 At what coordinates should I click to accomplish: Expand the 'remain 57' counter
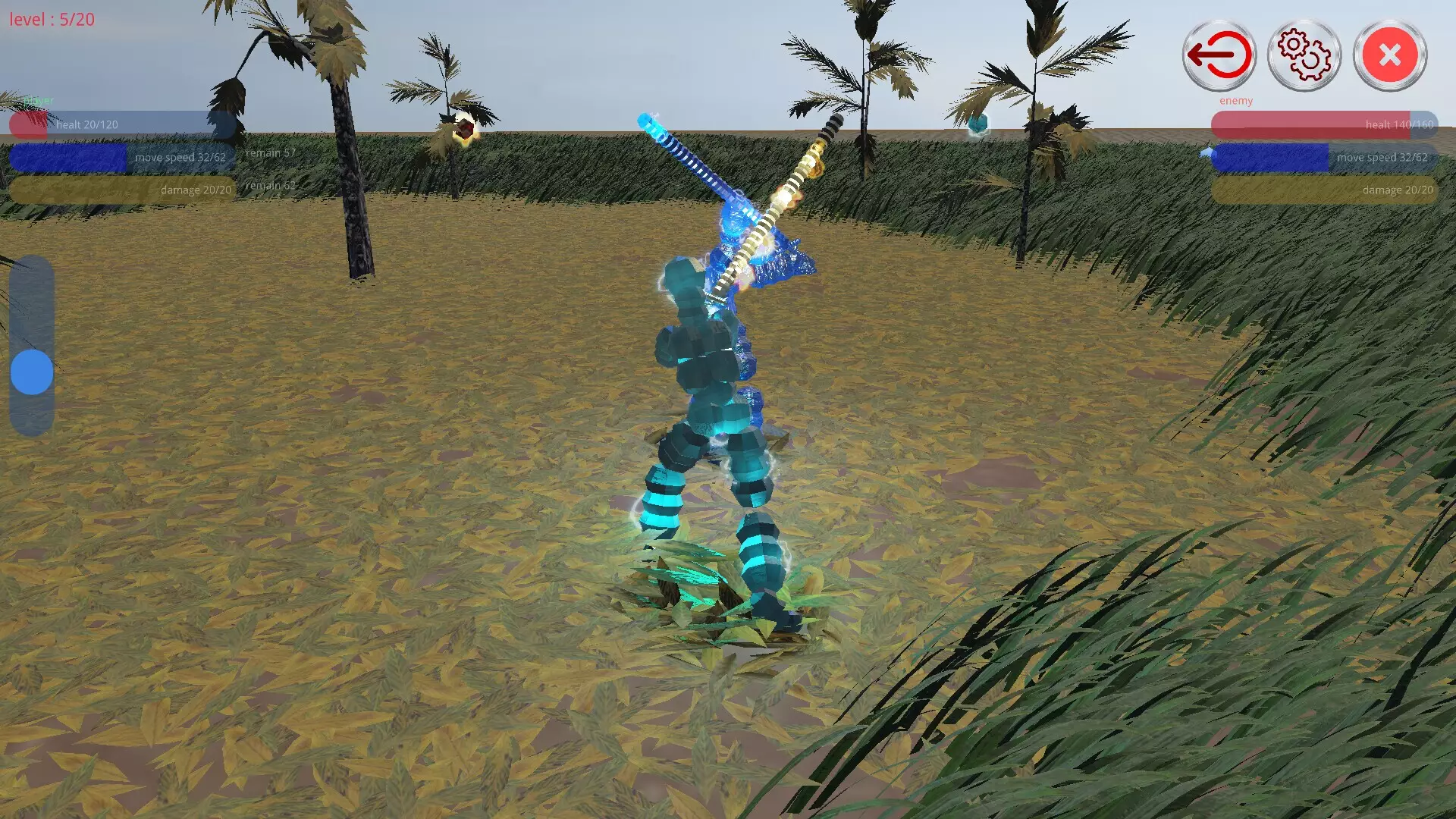269,152
